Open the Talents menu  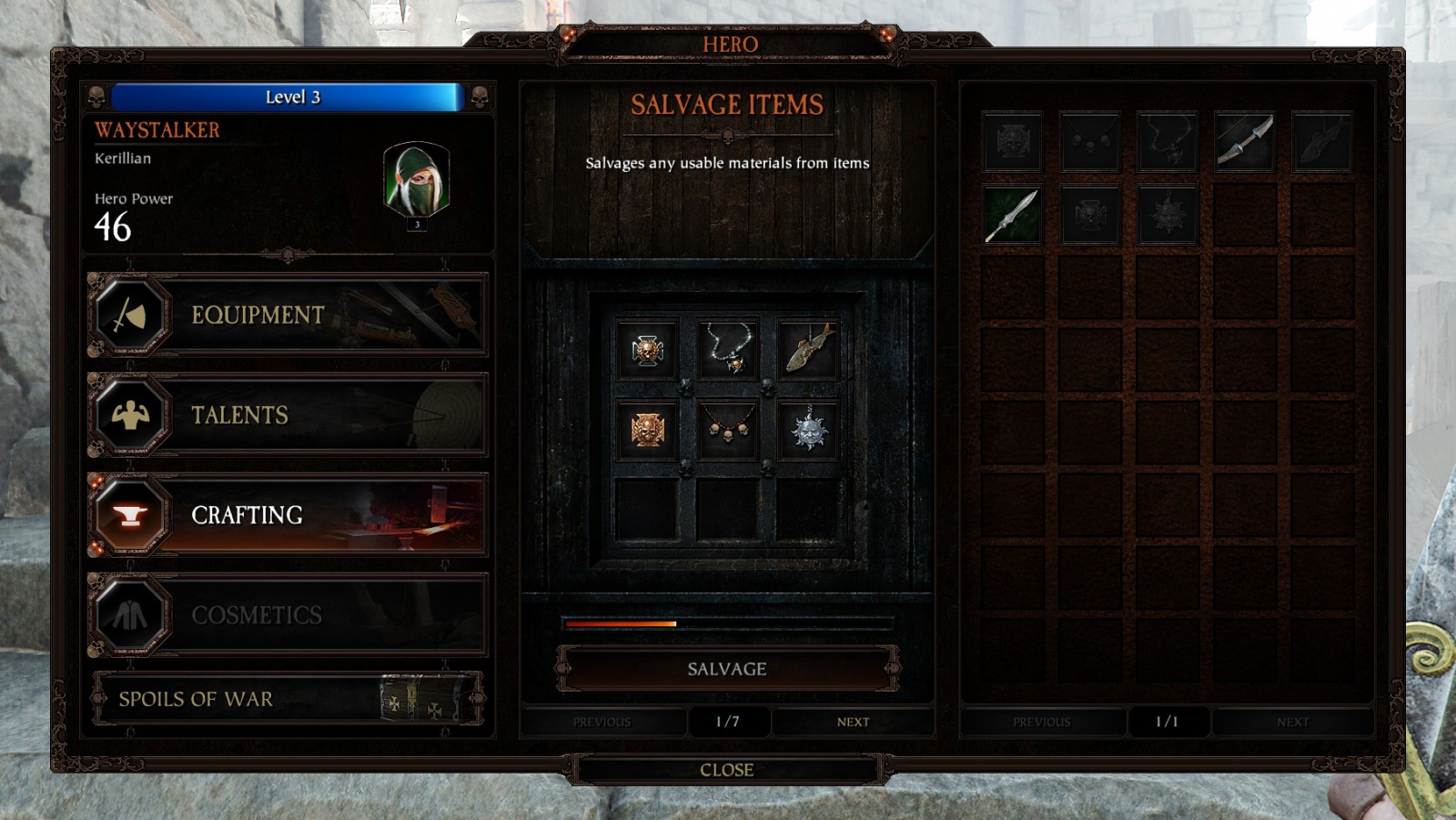click(288, 415)
